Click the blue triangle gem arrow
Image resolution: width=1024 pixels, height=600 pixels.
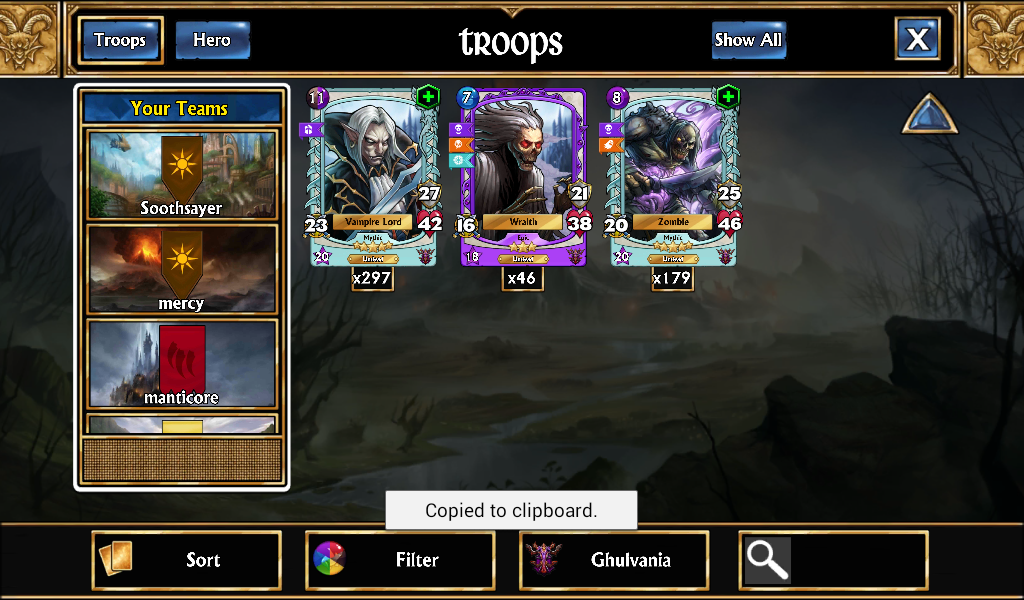[930, 116]
